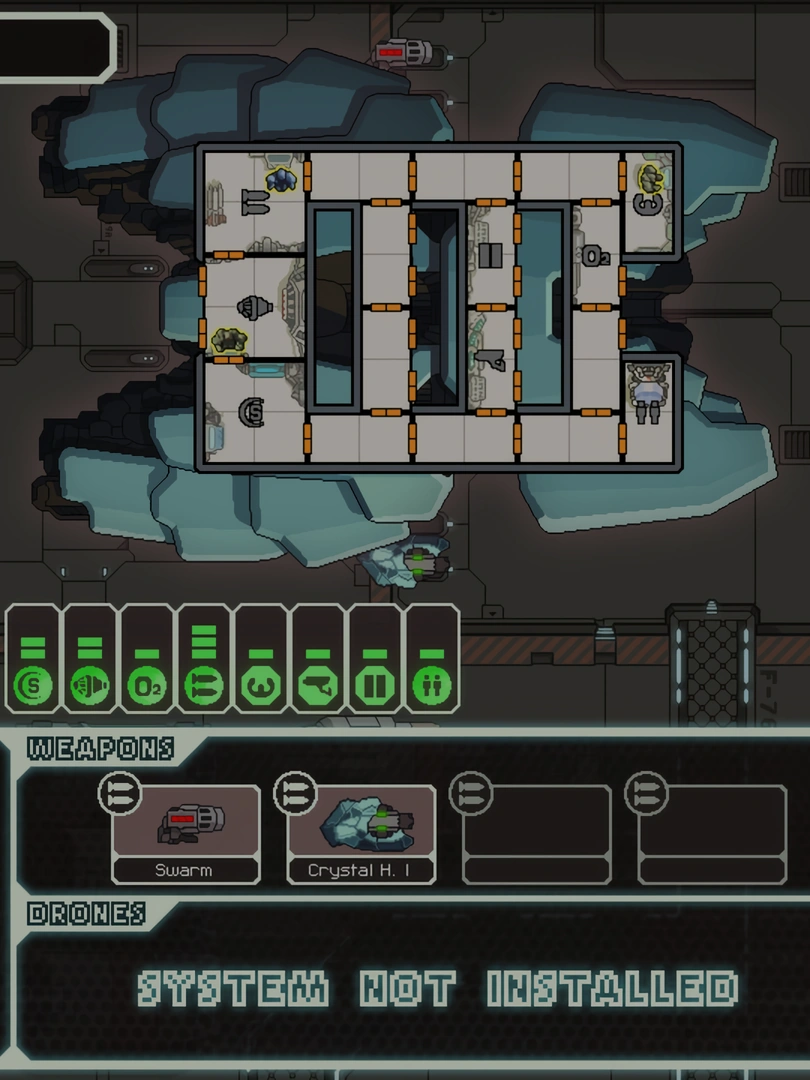Viewport: 810px width, 1080px height.
Task: Select the Doors system icon
Action: point(375,687)
